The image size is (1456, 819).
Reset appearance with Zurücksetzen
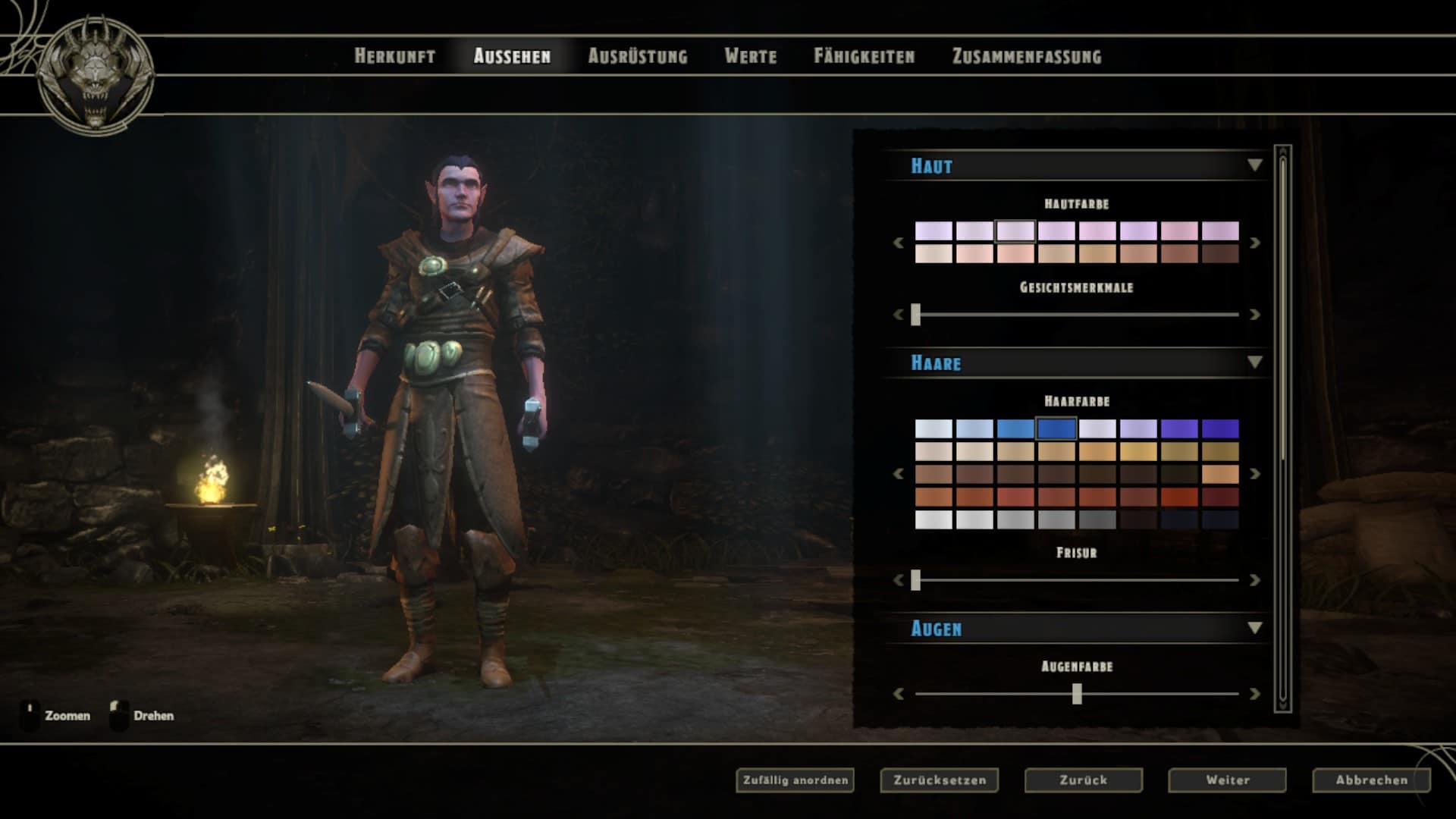pyautogui.click(x=939, y=780)
